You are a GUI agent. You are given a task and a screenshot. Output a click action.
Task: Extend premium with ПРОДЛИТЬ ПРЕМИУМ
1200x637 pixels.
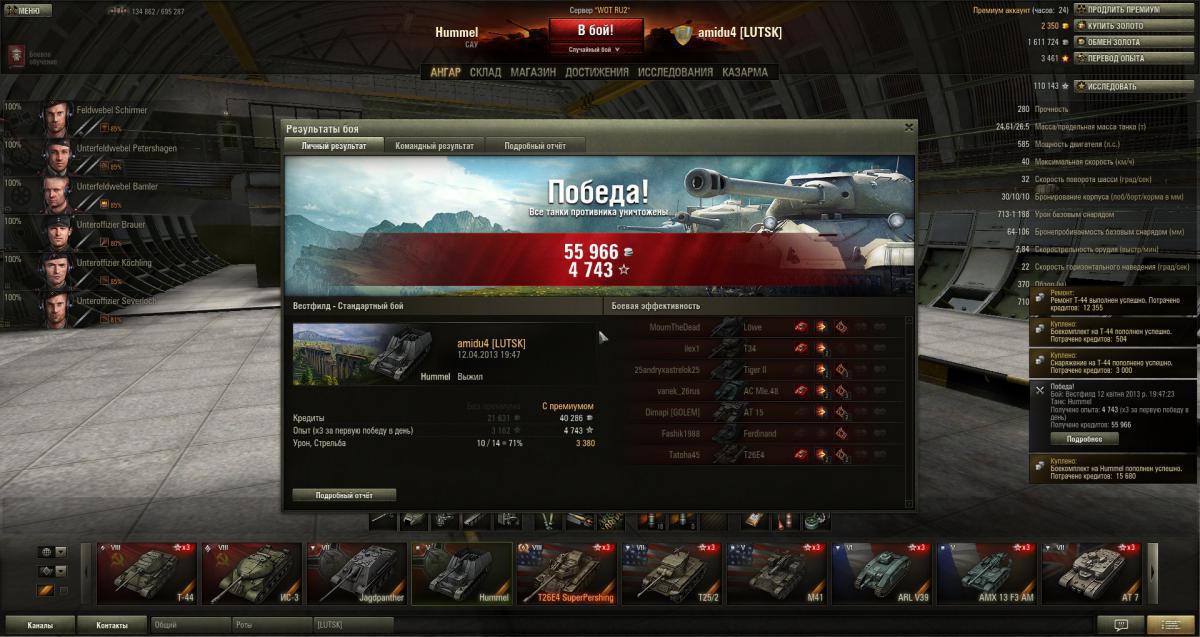(1122, 10)
